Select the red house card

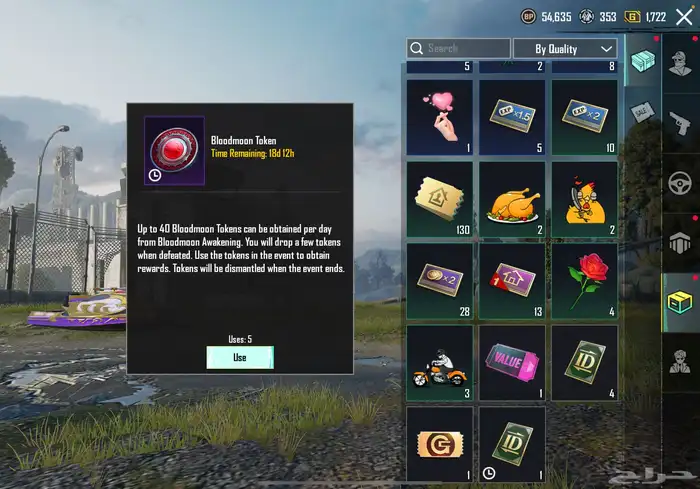coord(512,282)
